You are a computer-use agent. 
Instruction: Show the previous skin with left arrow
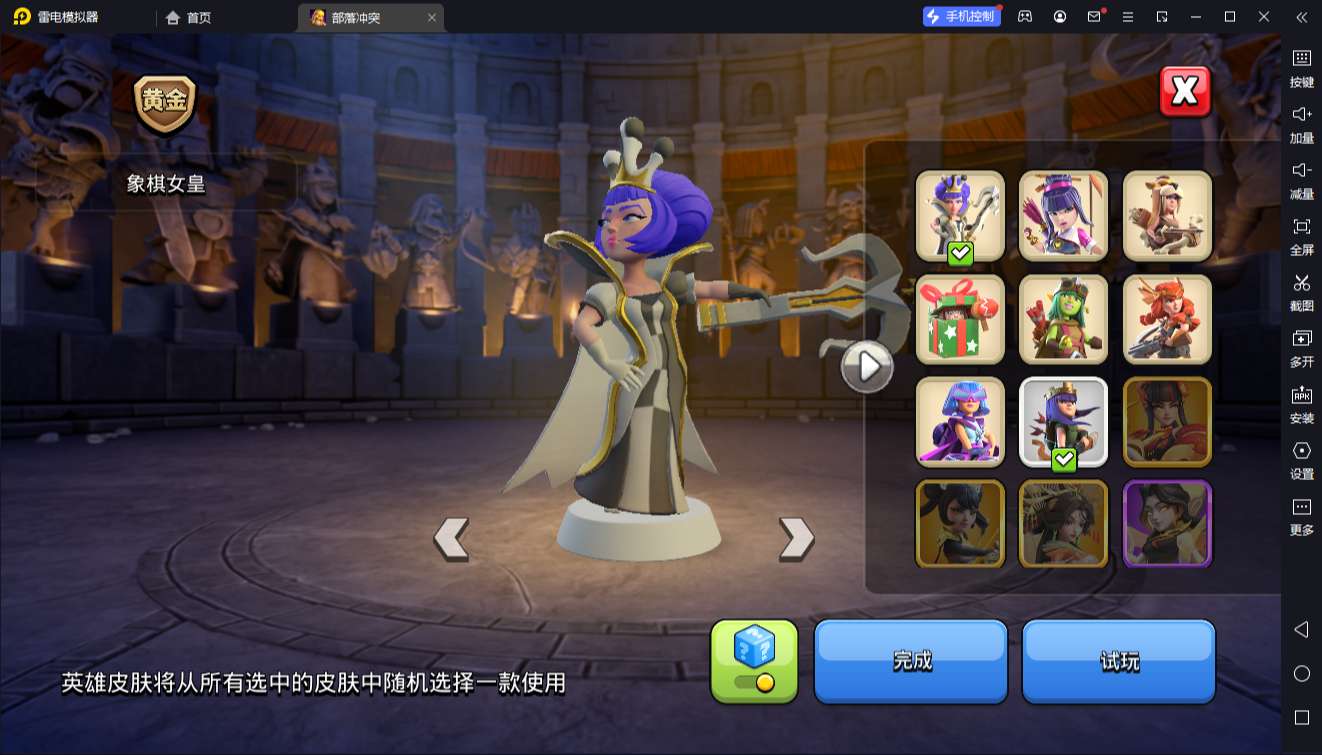pos(451,538)
